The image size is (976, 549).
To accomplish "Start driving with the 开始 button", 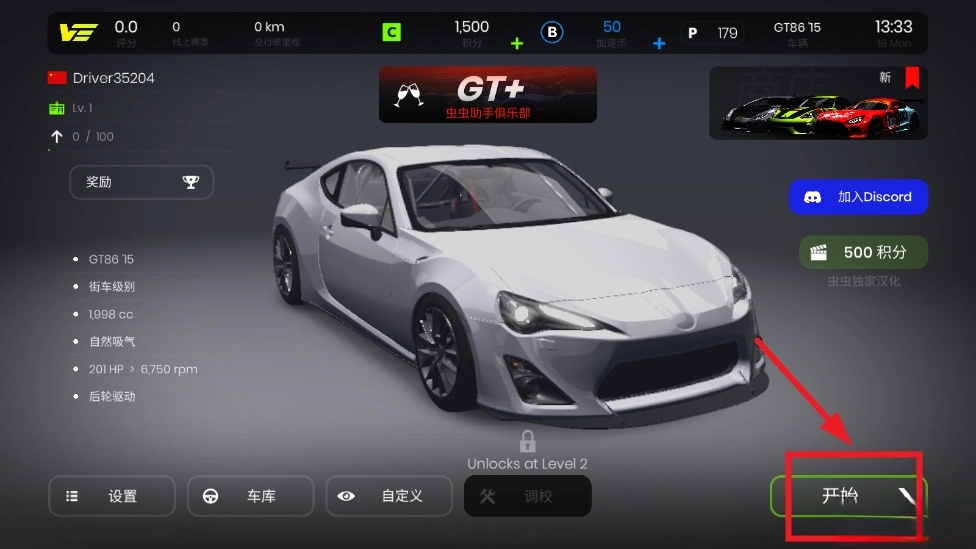I will (848, 496).
